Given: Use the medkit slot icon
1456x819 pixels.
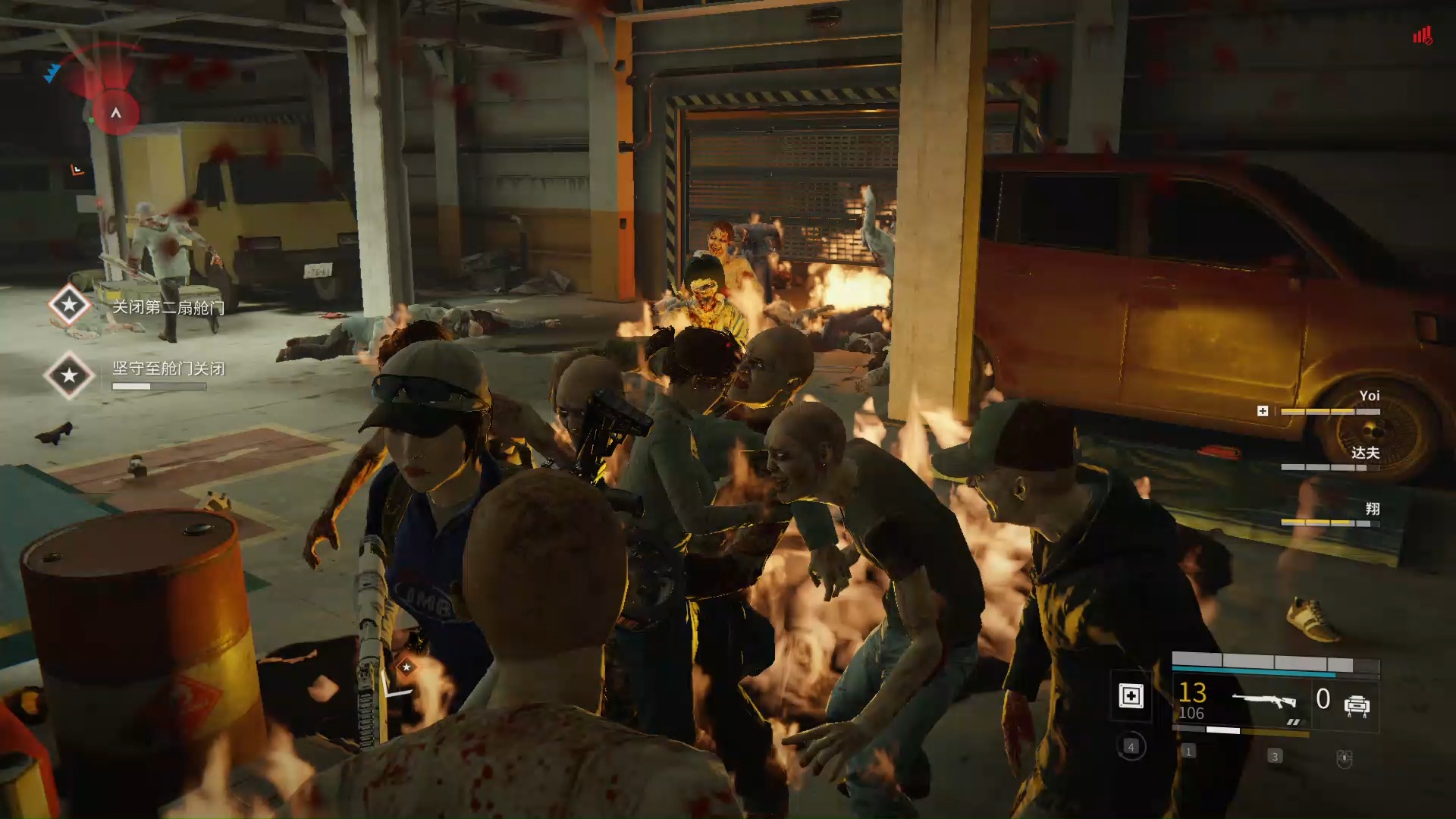Looking at the screenshot, I should pyautogui.click(x=1131, y=696).
